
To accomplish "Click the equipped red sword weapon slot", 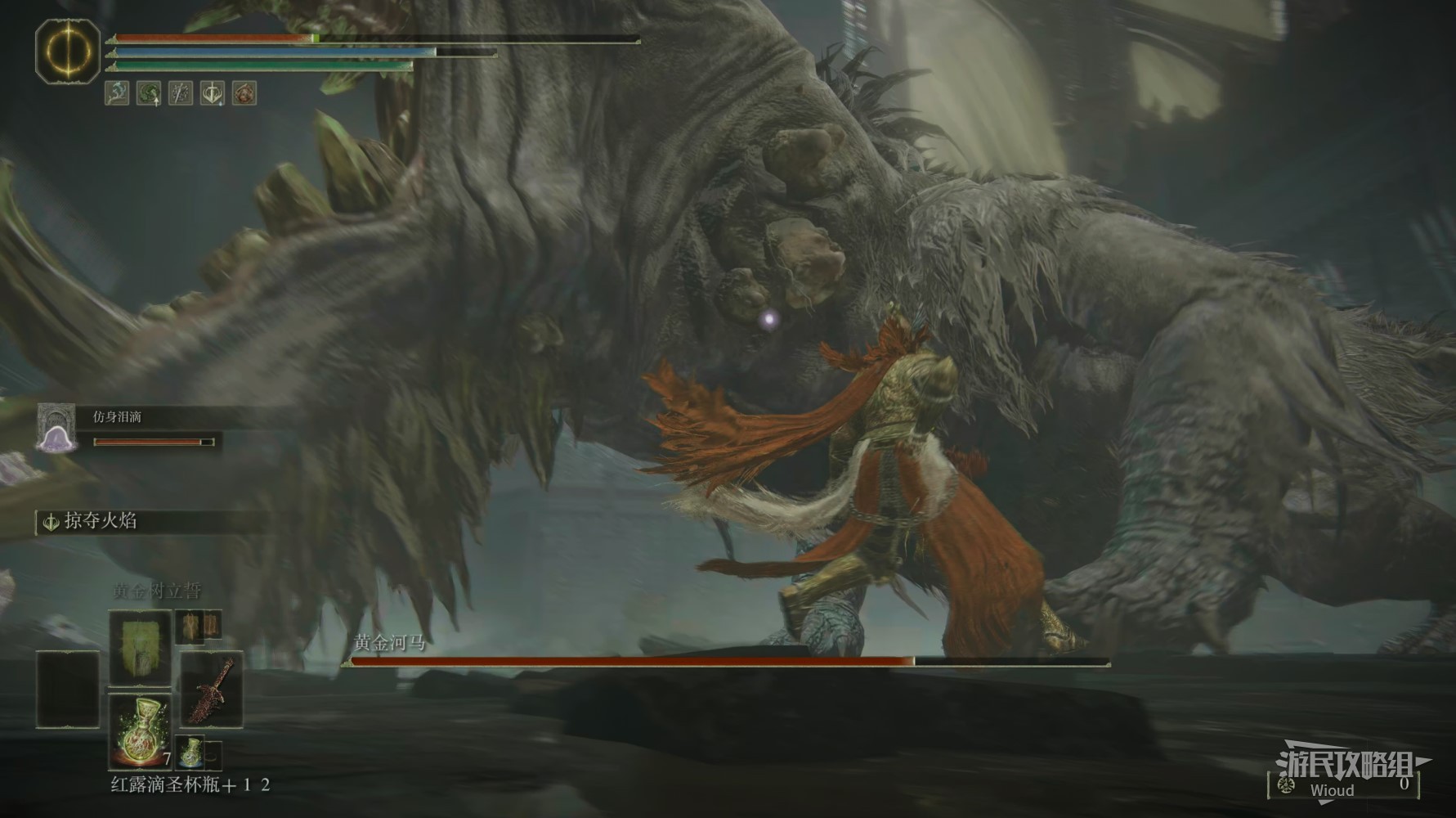I will click(212, 689).
